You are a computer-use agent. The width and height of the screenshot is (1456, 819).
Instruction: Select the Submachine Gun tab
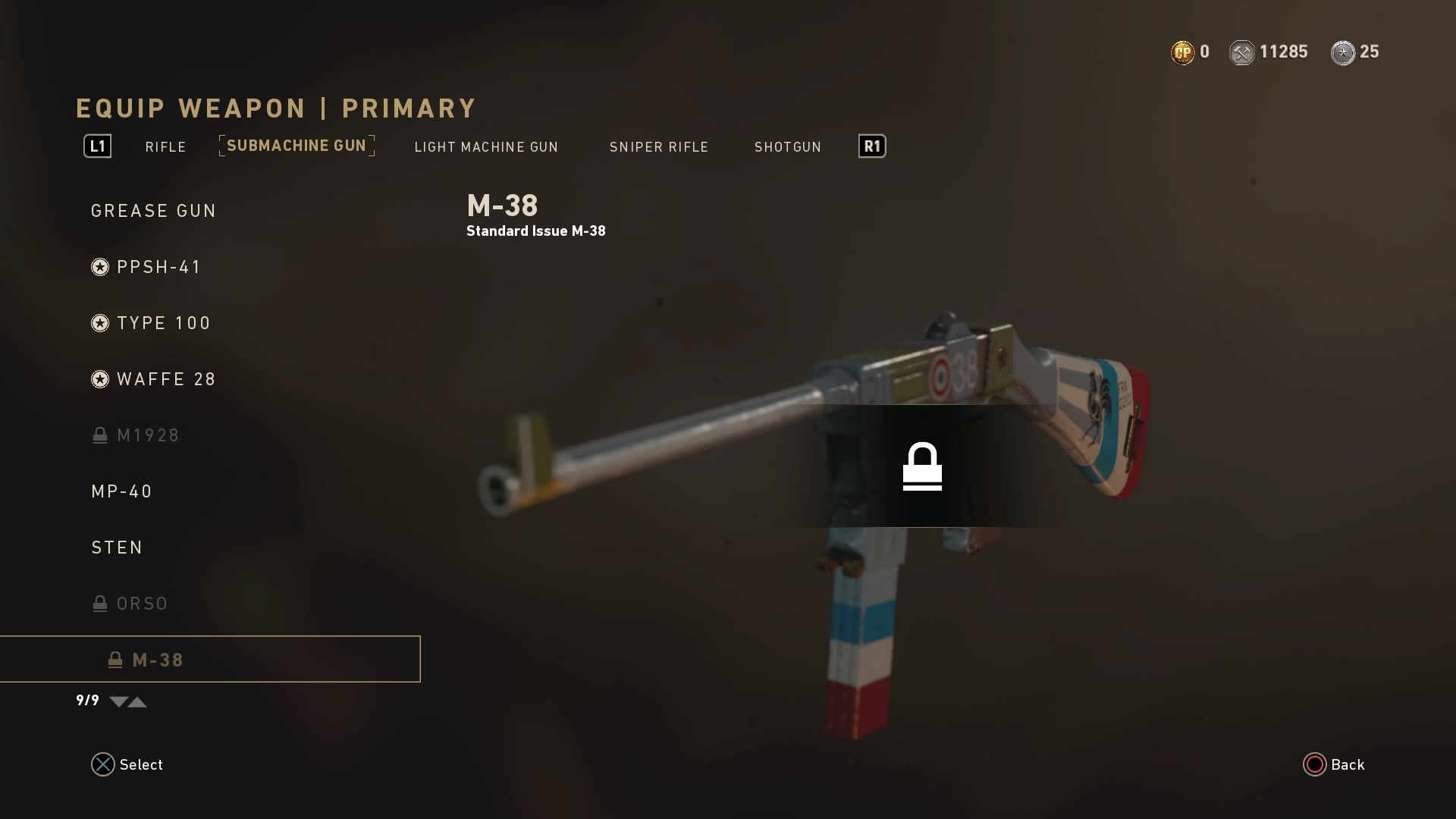coord(297,146)
